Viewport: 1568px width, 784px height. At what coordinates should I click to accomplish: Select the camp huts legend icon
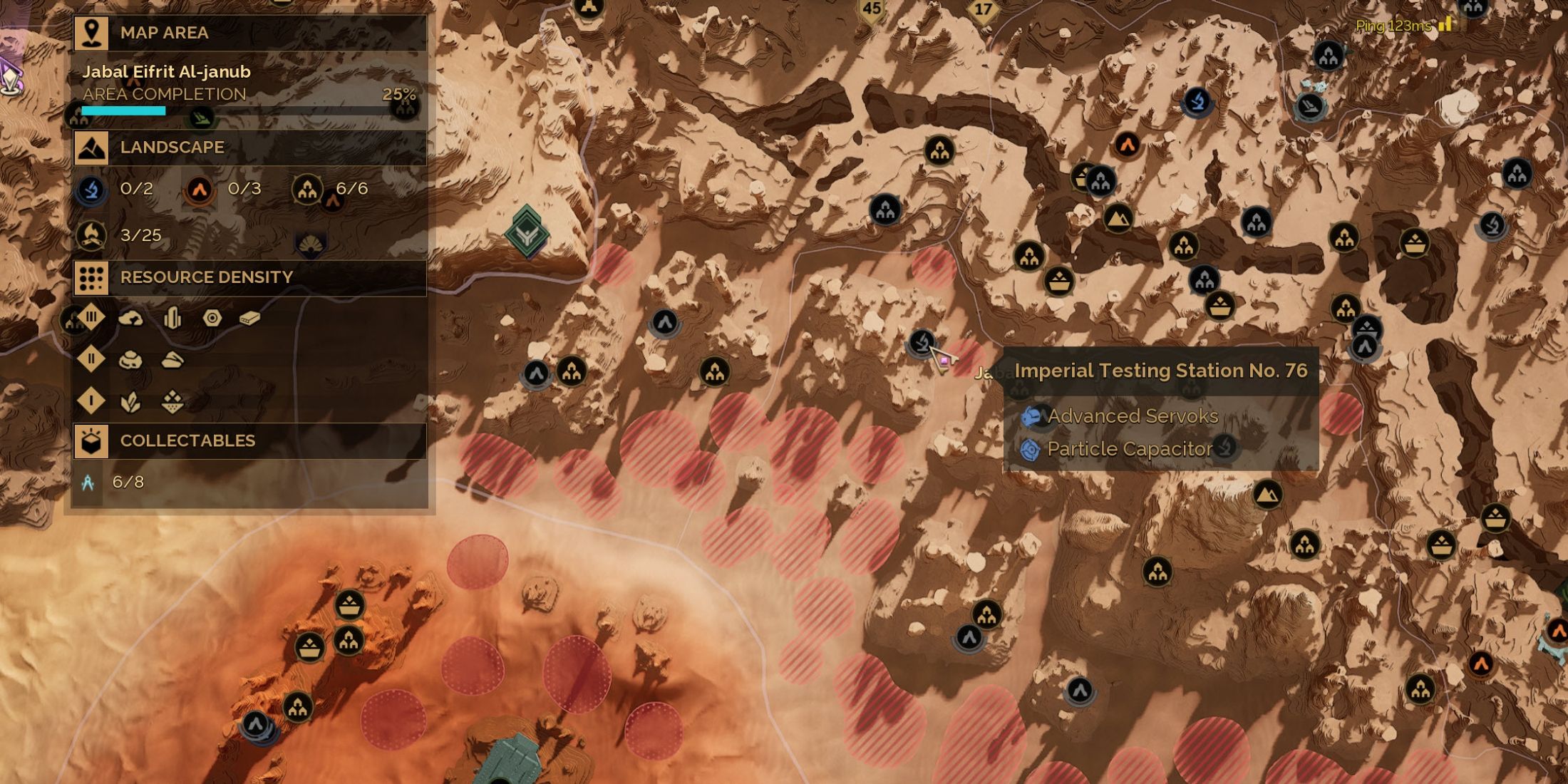[x=307, y=190]
